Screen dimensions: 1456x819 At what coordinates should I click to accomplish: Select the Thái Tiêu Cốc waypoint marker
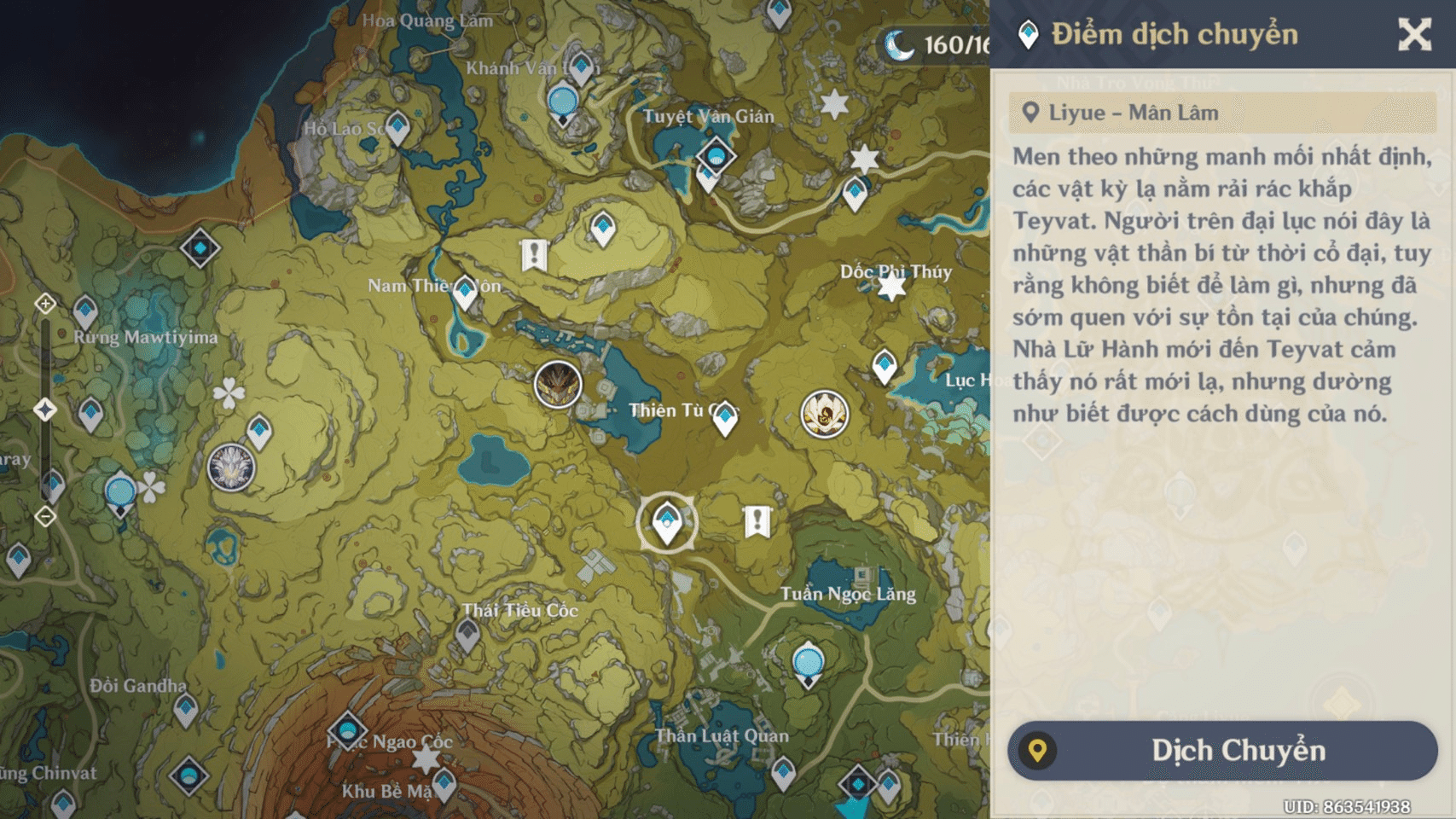(467, 634)
